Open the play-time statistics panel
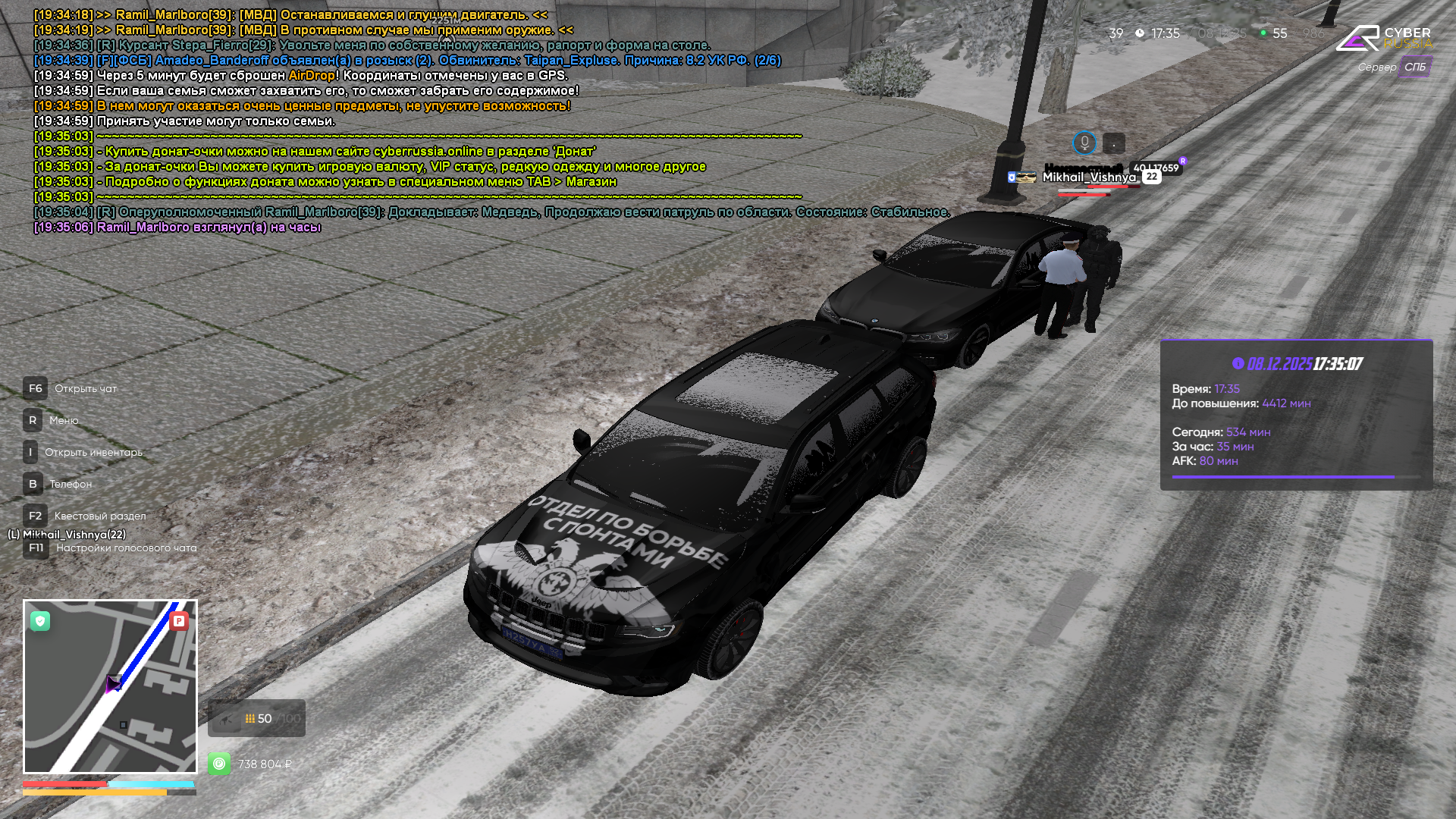Image resolution: width=1456 pixels, height=819 pixels. [x=1296, y=415]
